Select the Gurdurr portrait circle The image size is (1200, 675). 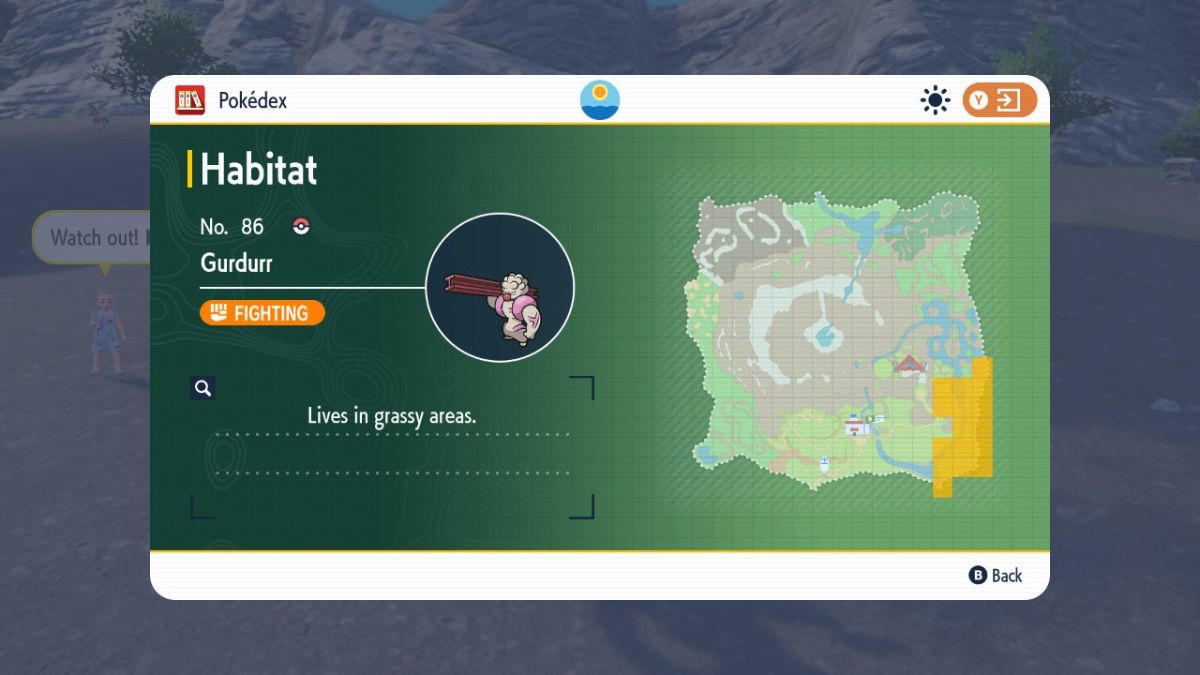click(500, 287)
